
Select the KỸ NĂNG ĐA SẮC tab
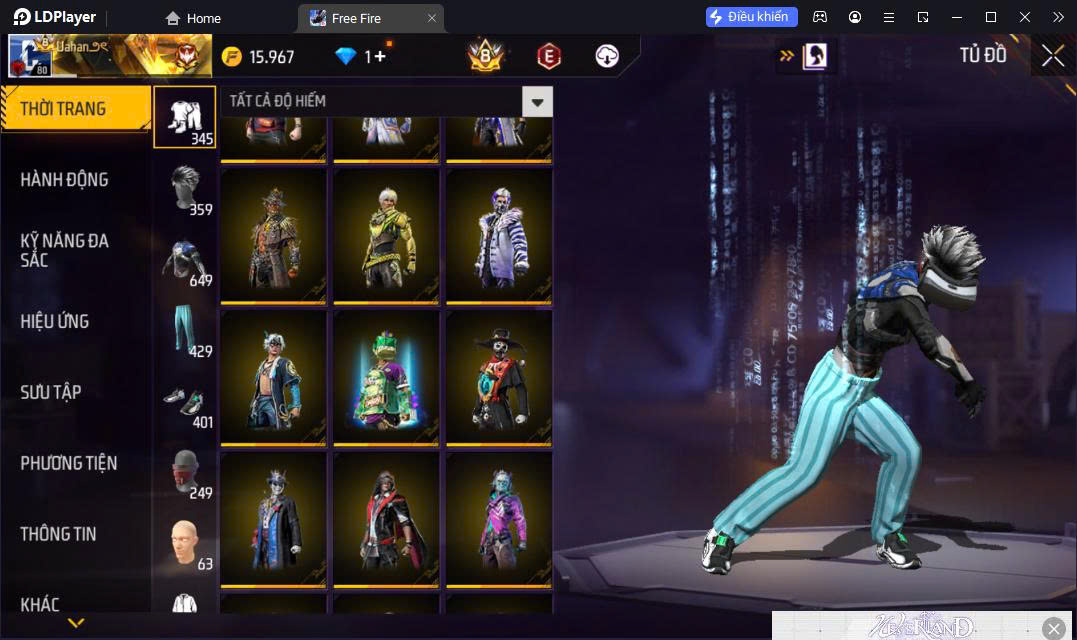(x=65, y=250)
